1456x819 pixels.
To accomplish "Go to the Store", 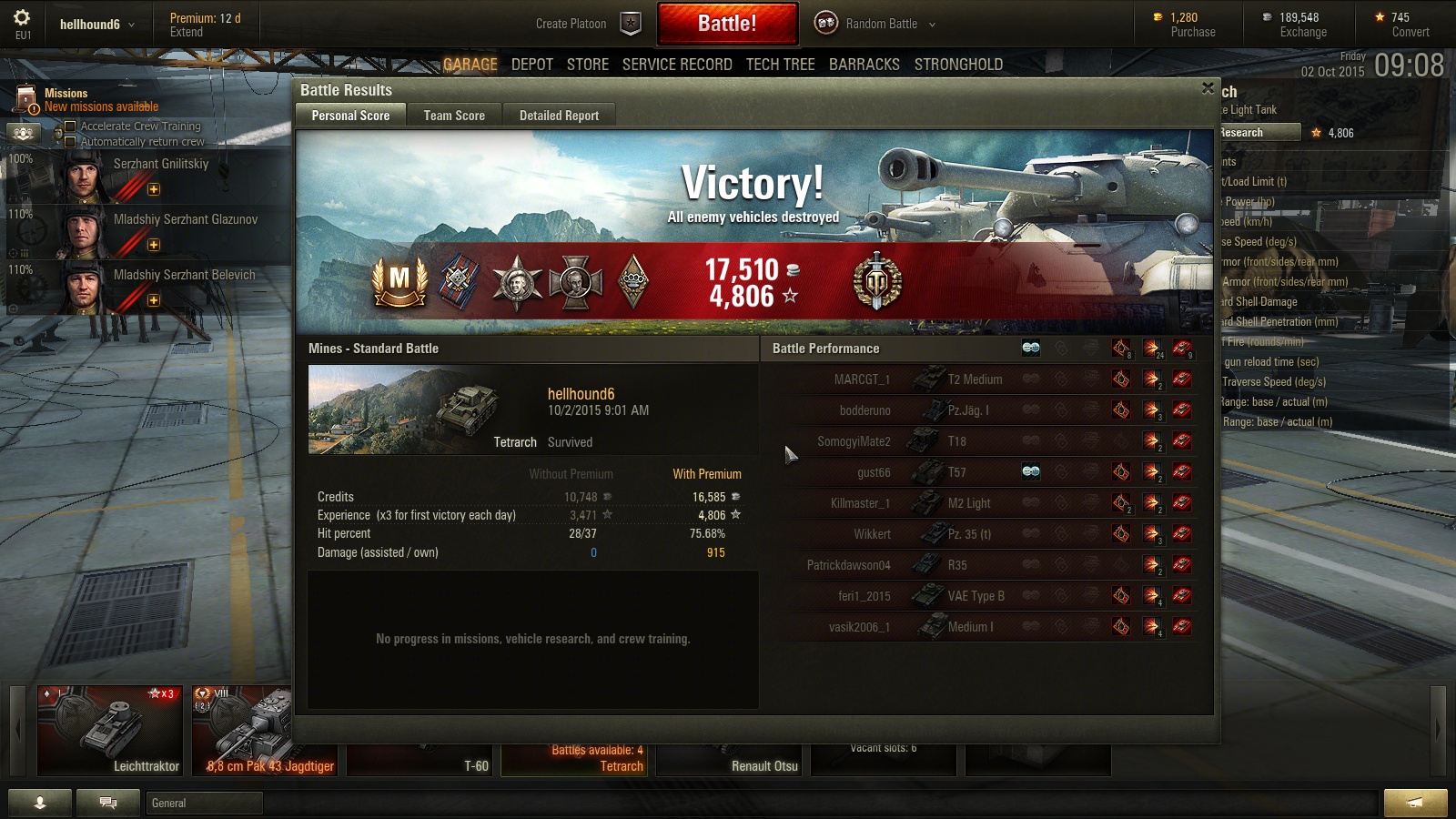I will pyautogui.click(x=588, y=65).
